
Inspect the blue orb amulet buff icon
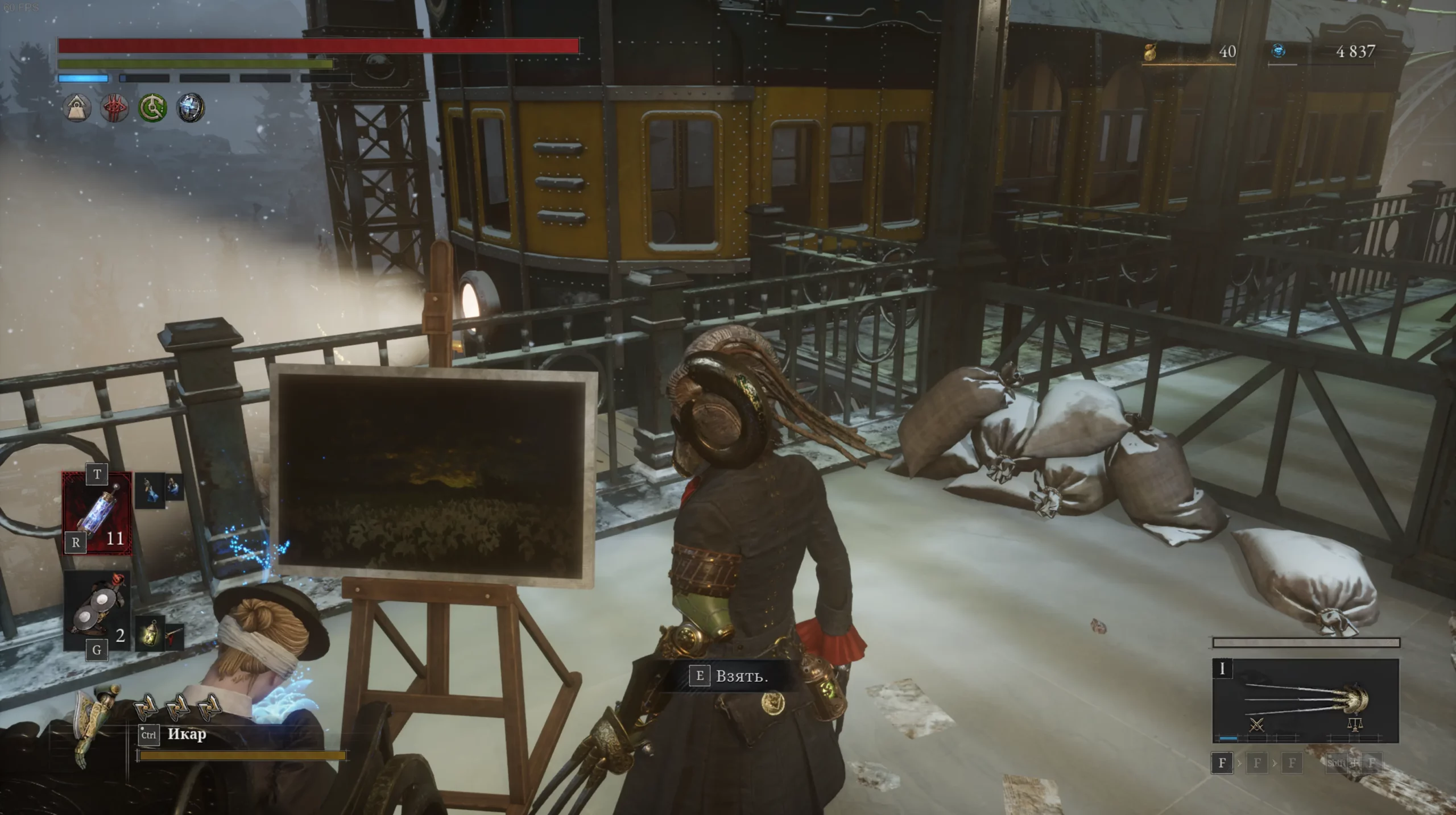coord(191,107)
